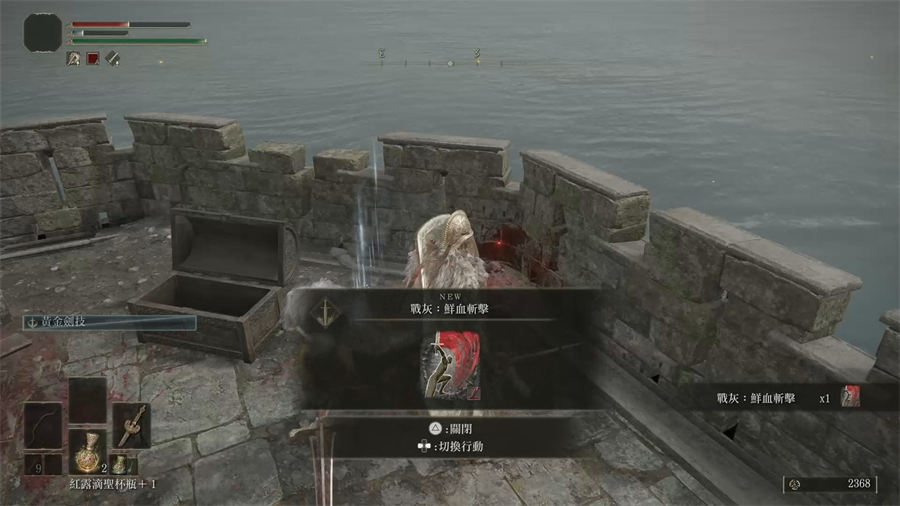This screenshot has width=900, height=506.
Task: Select the right-hand sword weapon slot
Action: [131, 424]
